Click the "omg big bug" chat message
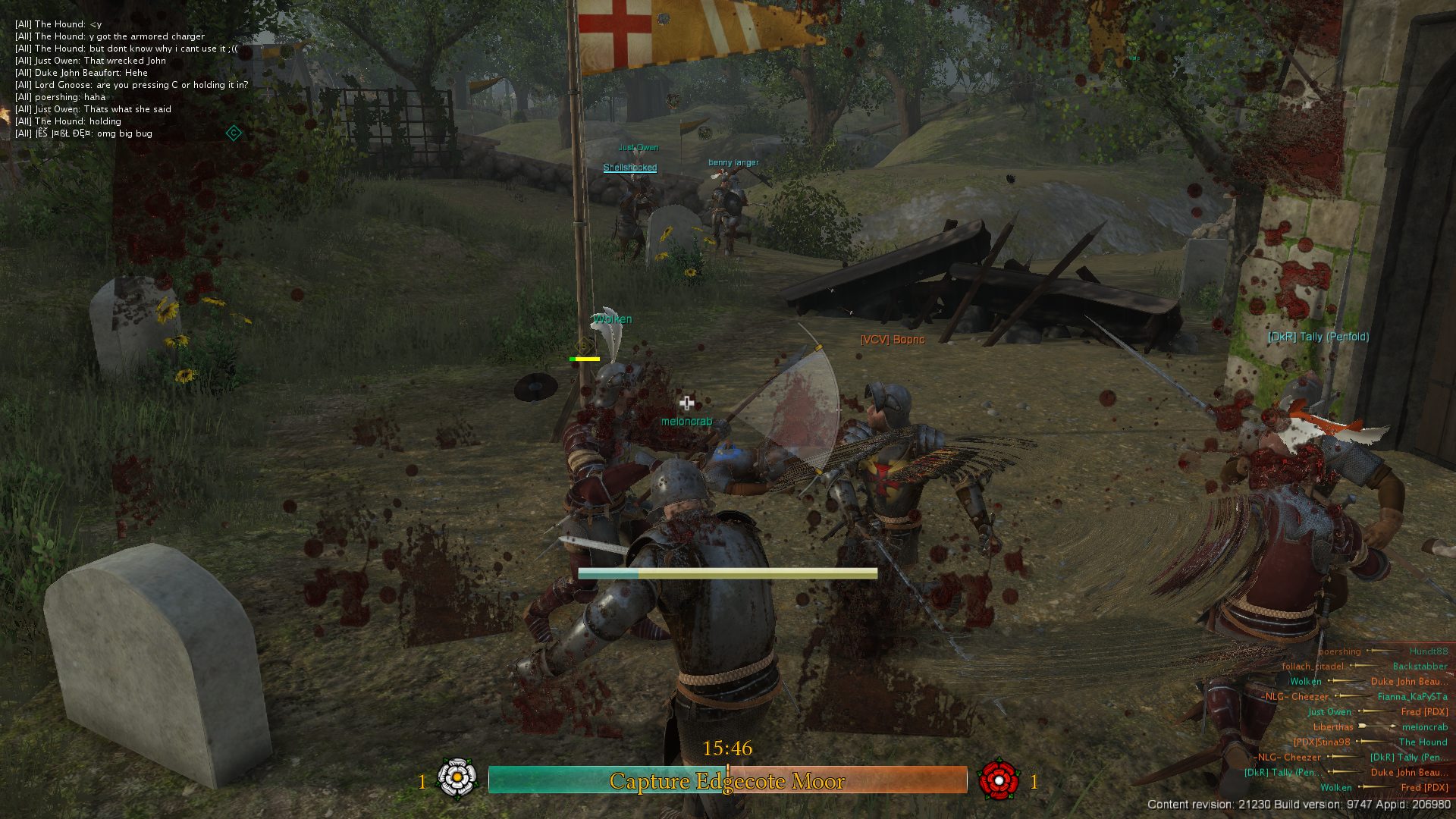 [83, 133]
